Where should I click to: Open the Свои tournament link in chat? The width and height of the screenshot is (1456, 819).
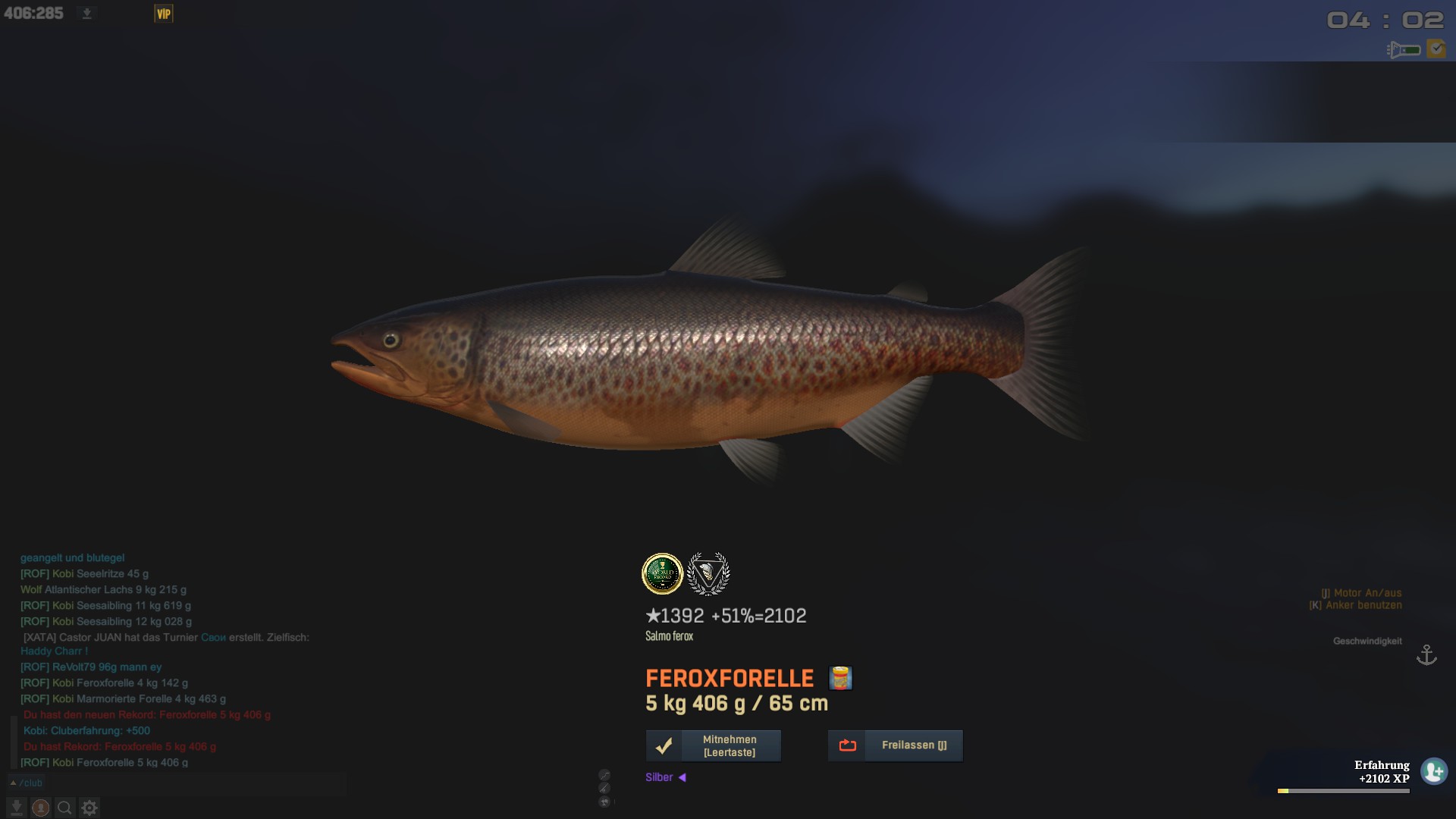pos(213,638)
